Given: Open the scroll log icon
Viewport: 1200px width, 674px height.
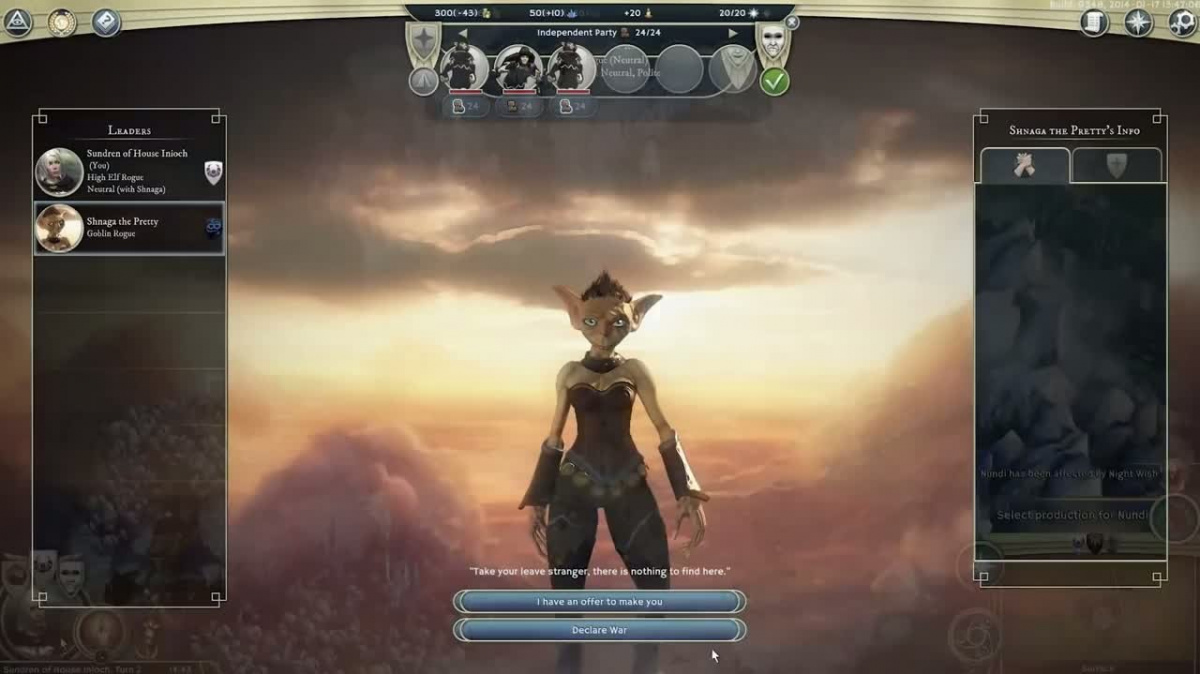Looking at the screenshot, I should (x=1094, y=22).
